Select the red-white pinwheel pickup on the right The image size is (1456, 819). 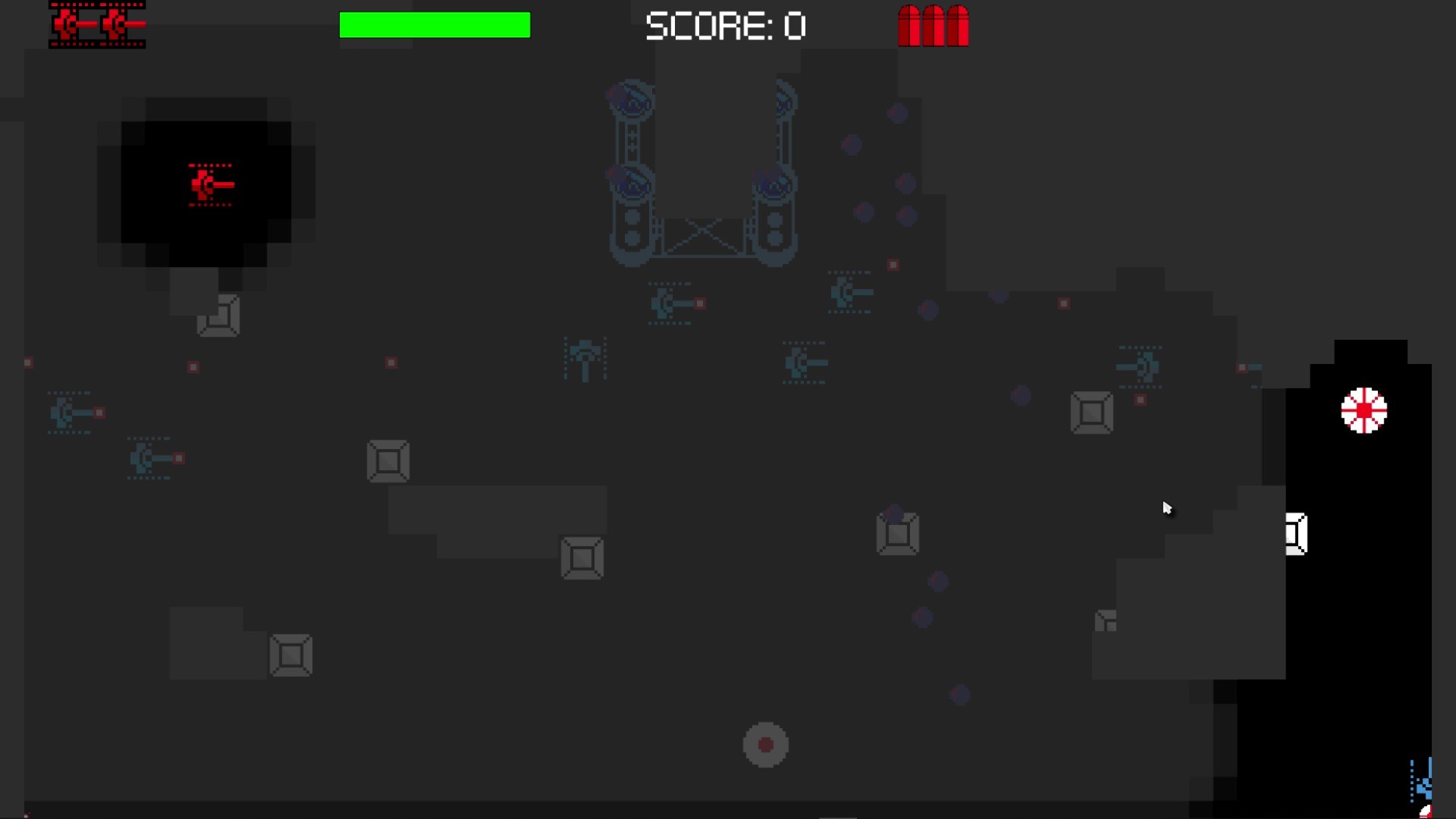pos(1365,410)
